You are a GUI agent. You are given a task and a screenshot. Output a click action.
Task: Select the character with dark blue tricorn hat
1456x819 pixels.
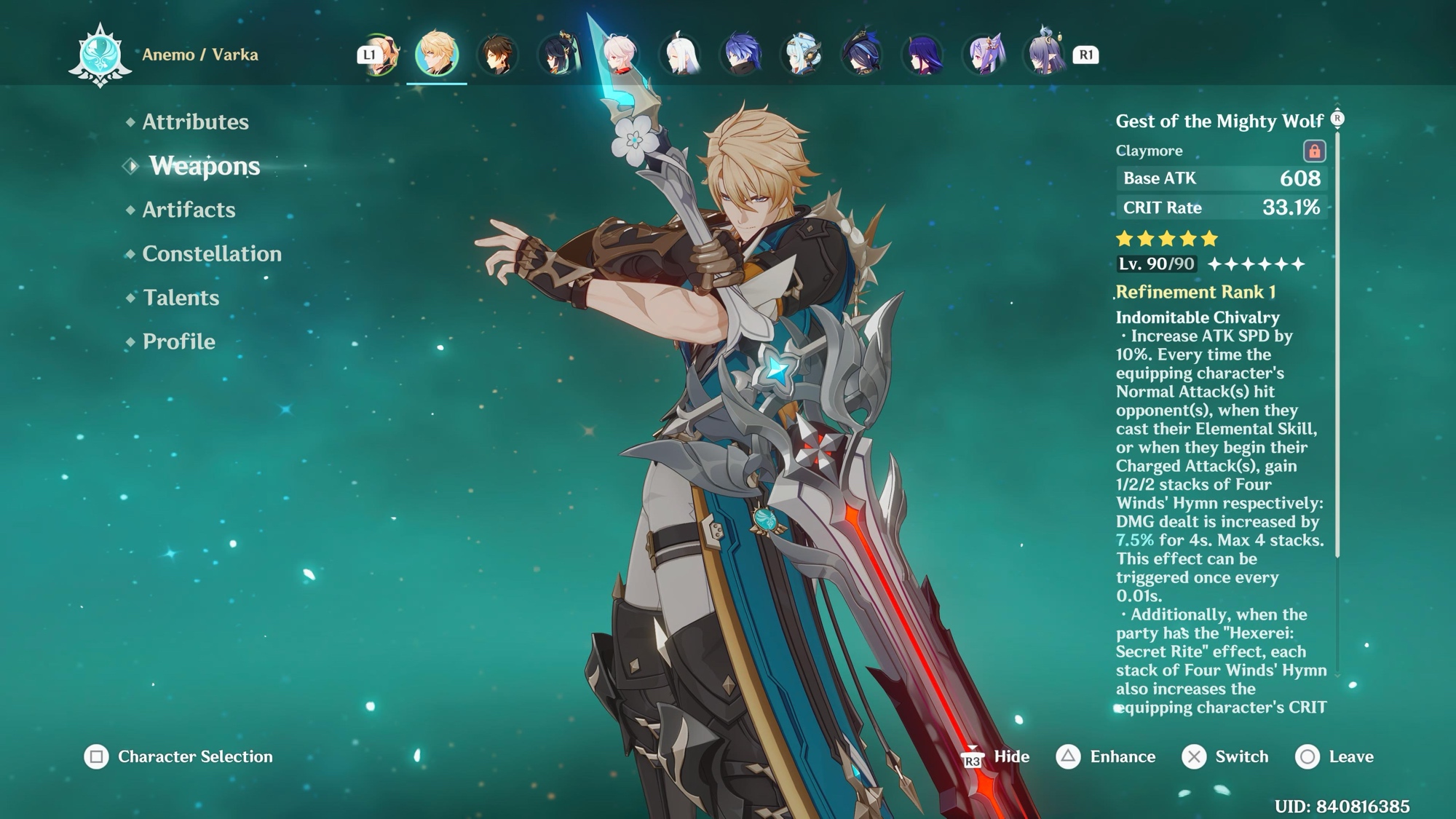(x=863, y=55)
